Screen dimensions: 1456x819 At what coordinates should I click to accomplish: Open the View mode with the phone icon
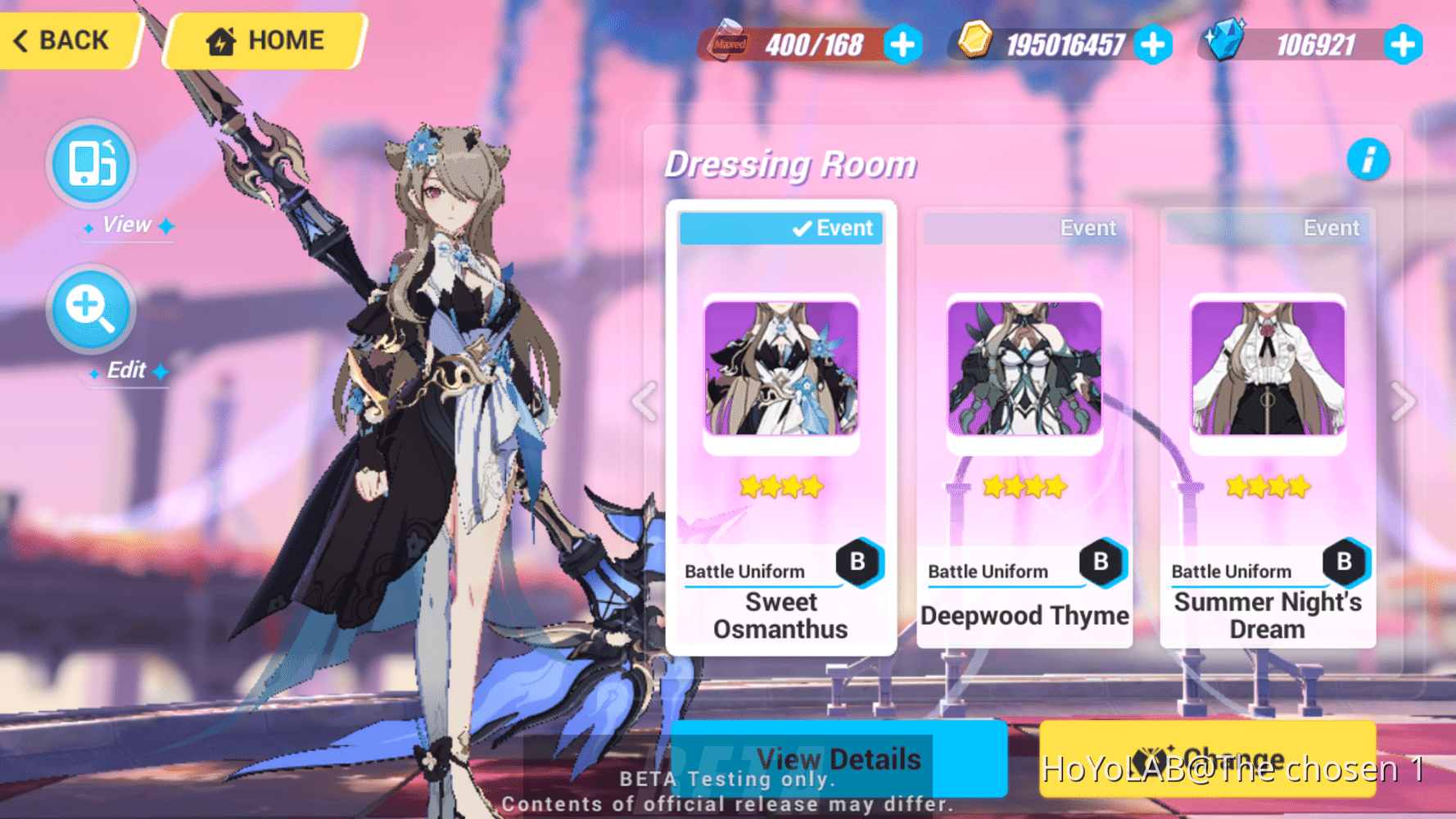pos(90,163)
